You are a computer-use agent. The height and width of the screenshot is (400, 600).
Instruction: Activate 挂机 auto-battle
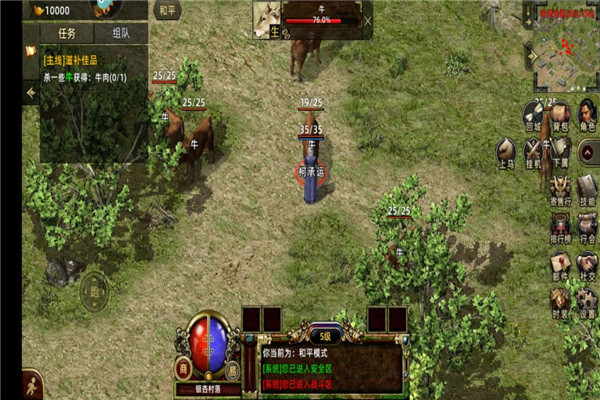[534, 152]
